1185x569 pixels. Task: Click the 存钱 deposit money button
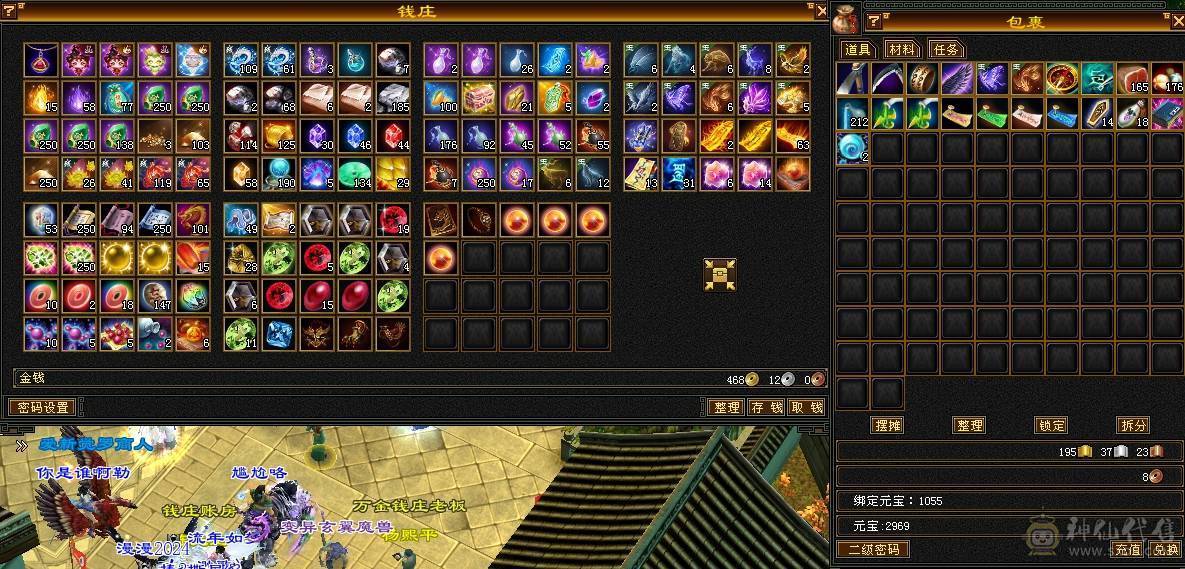point(765,407)
